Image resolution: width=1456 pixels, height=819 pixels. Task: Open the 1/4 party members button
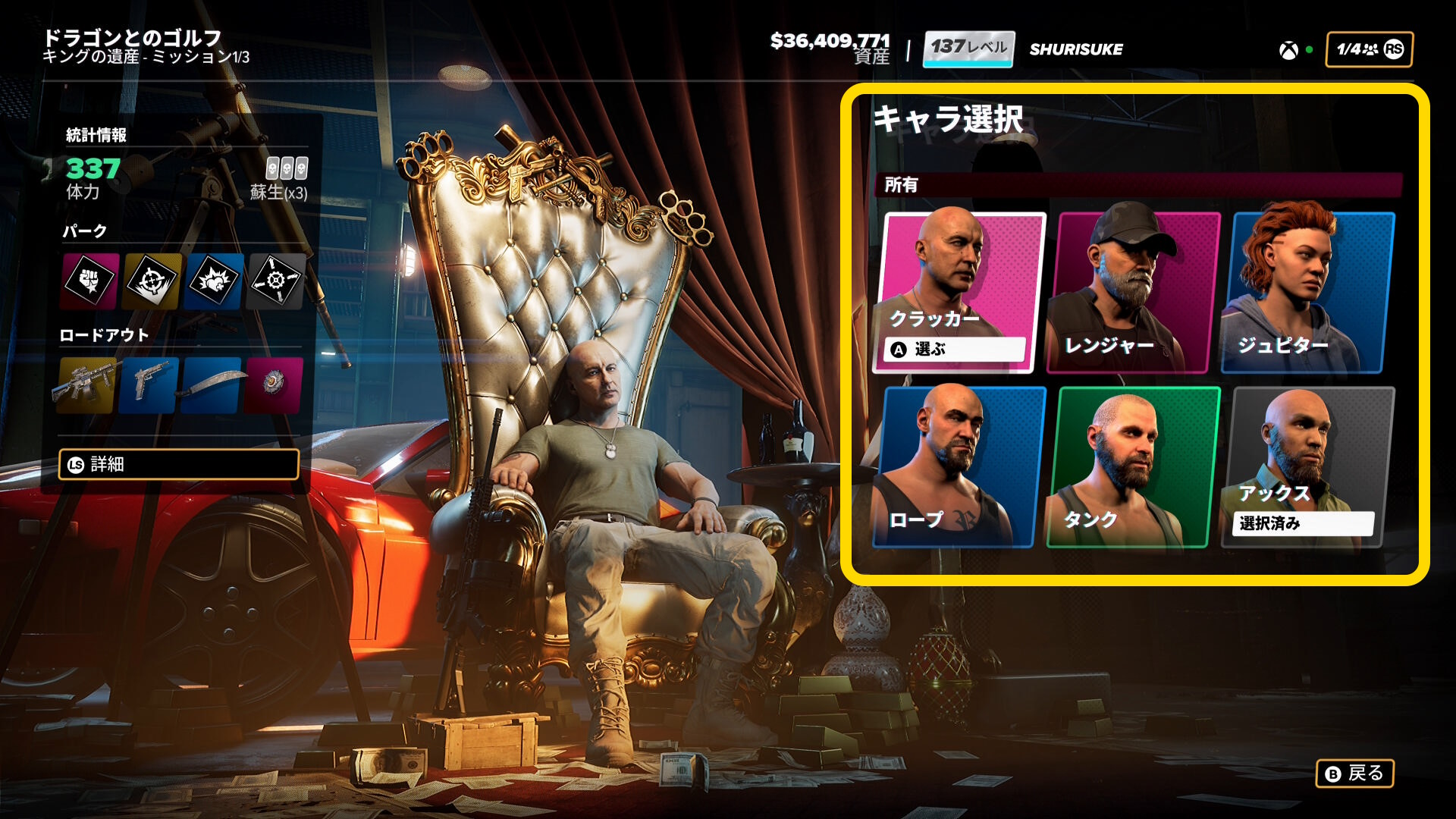1369,49
